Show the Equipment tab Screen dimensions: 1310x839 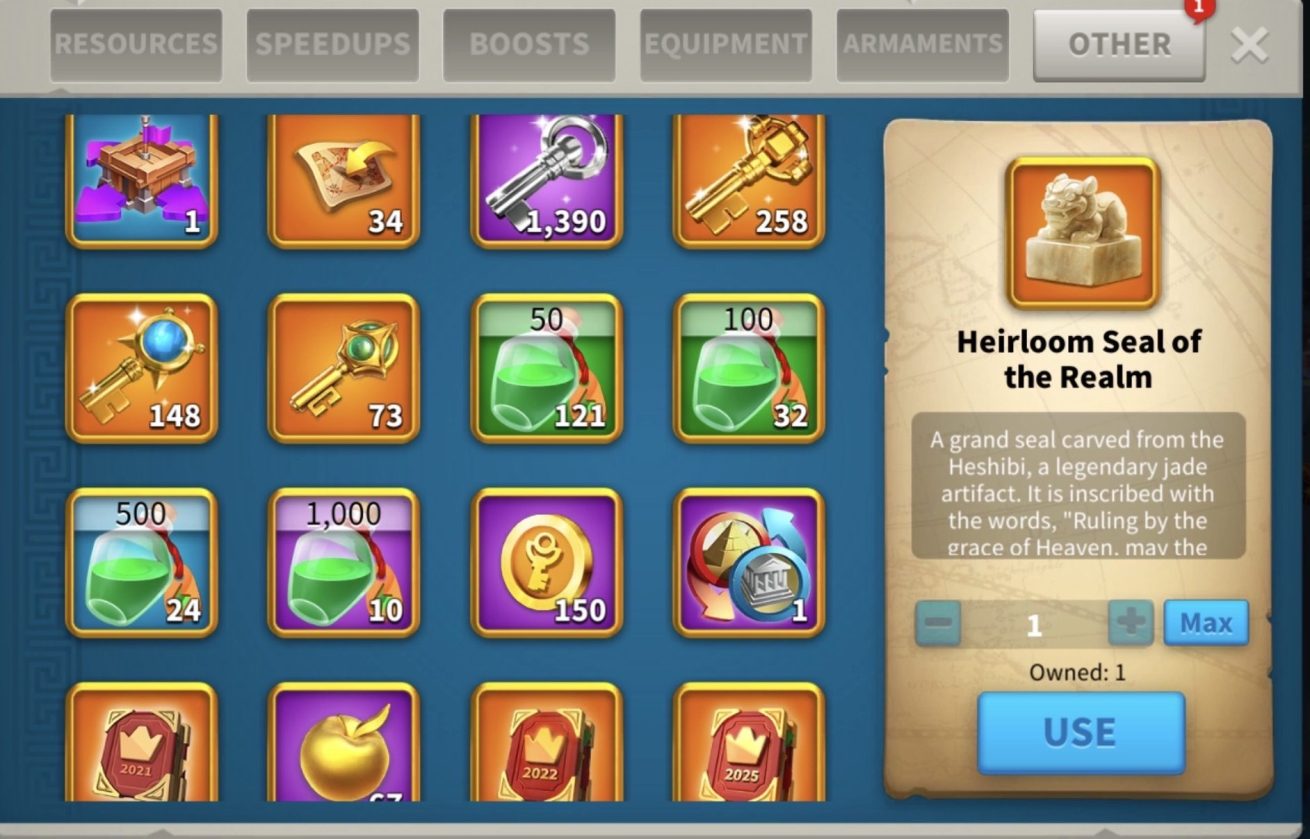(x=725, y=45)
